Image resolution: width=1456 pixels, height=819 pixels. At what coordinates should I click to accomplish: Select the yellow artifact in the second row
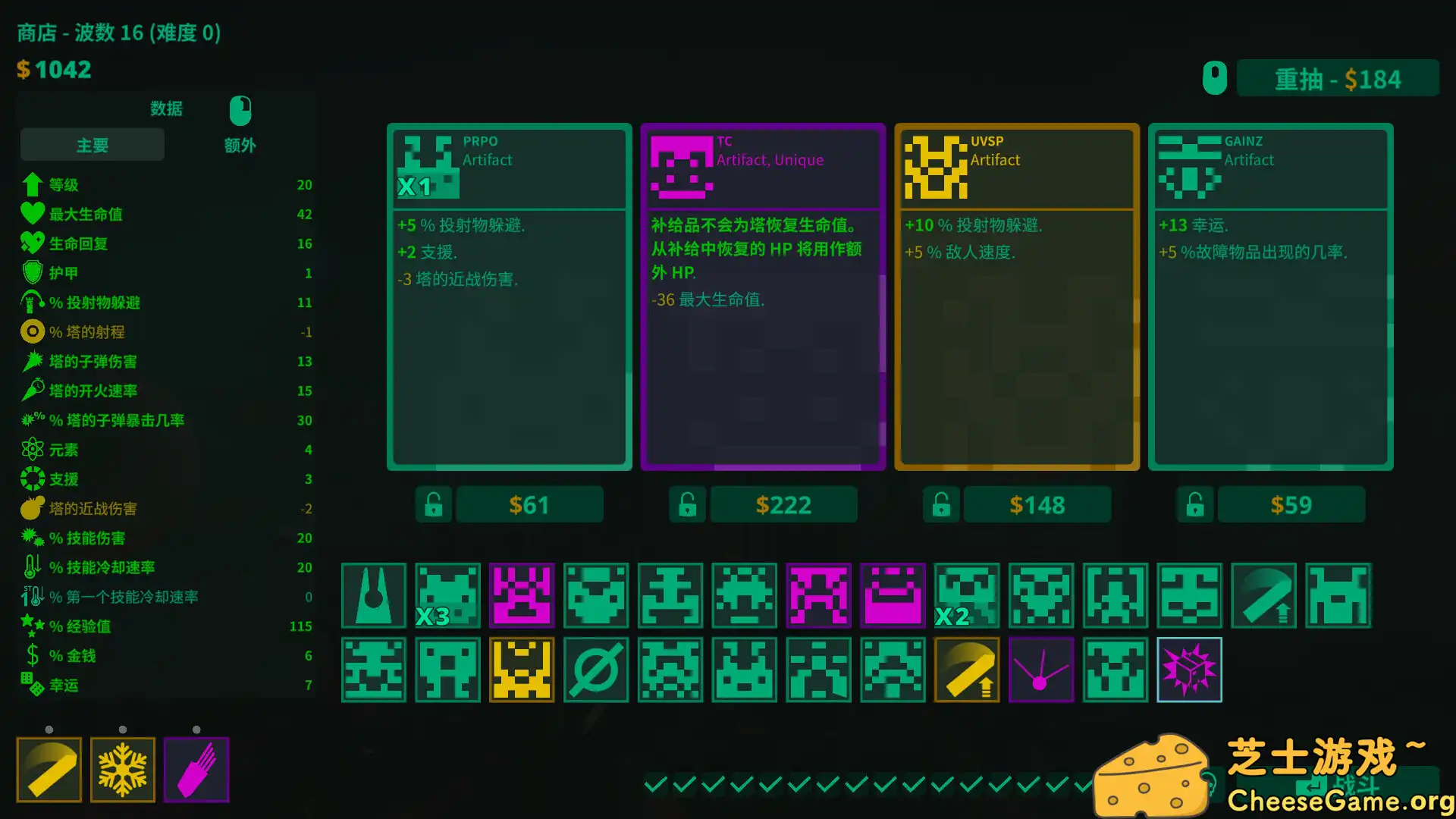click(x=522, y=670)
